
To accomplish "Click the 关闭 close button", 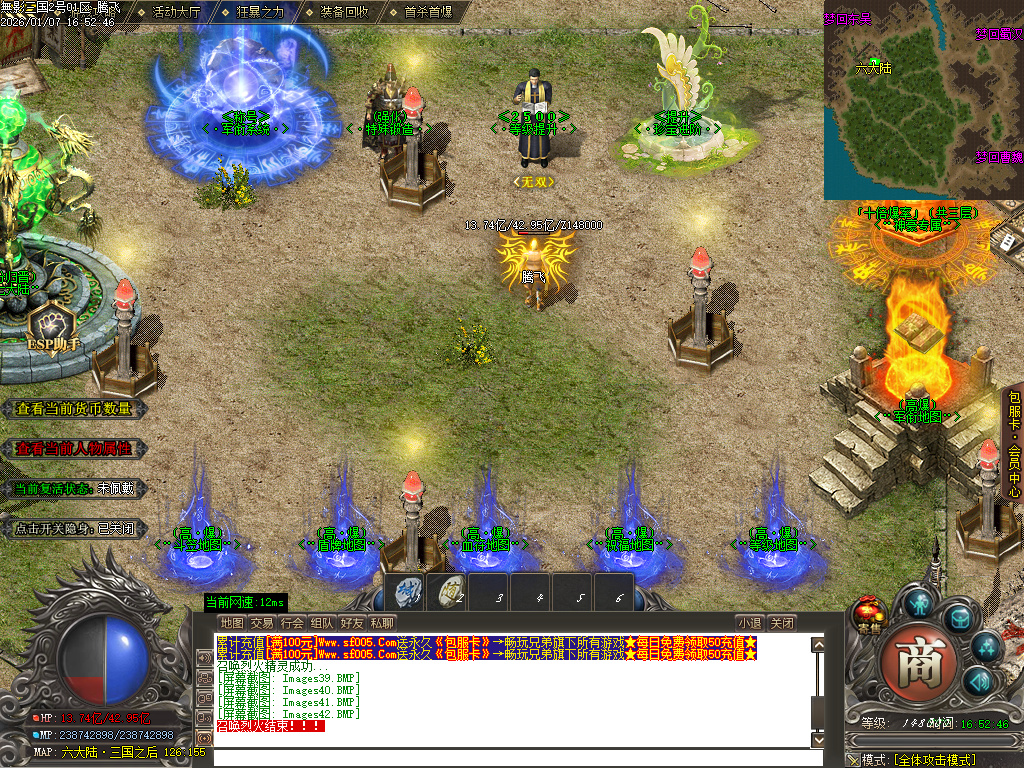I will point(782,623).
